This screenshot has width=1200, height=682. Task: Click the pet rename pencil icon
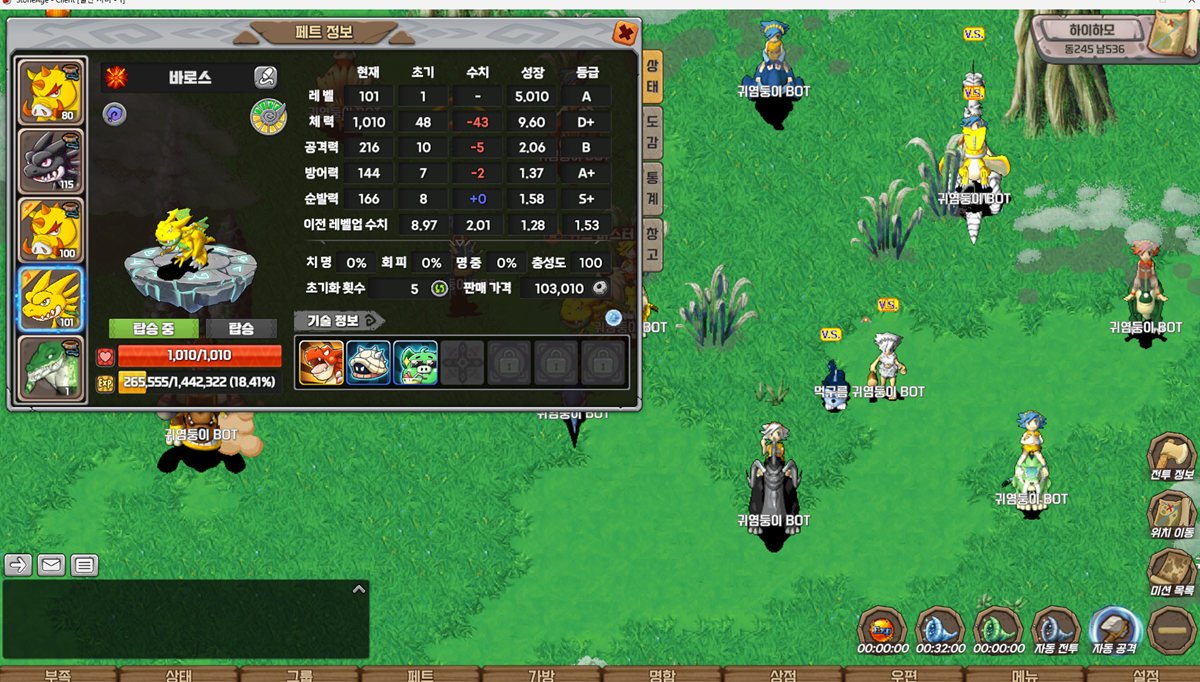[265, 77]
